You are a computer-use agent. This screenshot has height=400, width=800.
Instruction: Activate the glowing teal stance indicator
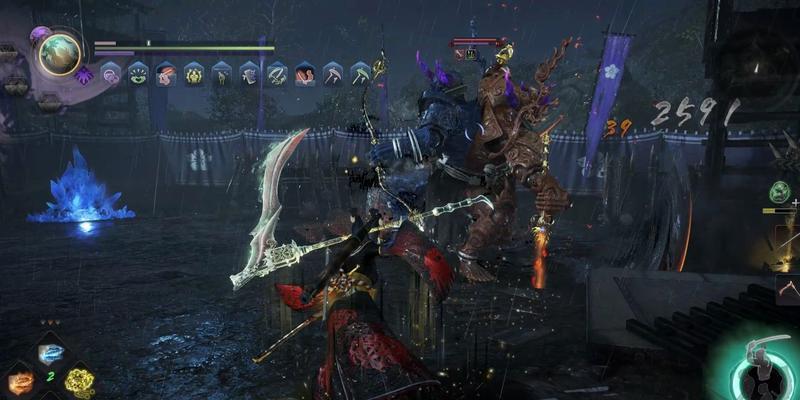[762, 366]
